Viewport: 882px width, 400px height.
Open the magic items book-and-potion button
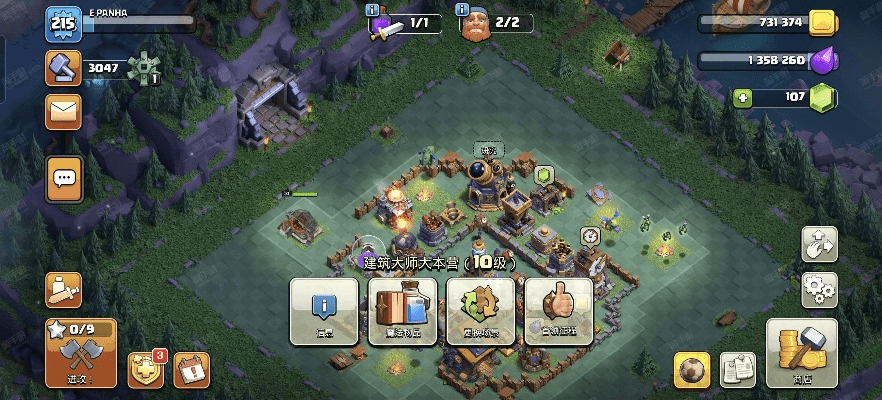tap(402, 310)
